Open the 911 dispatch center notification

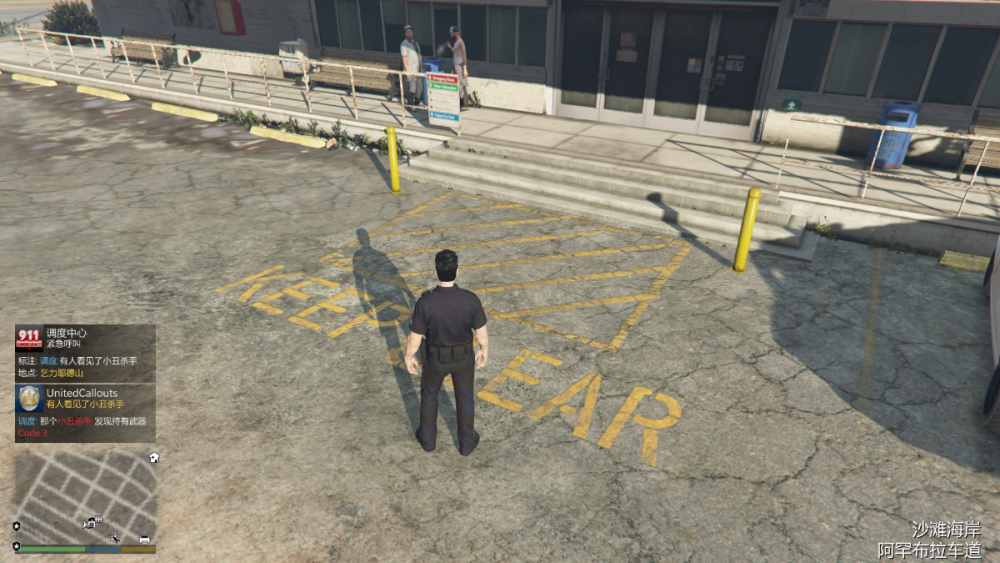(86, 353)
